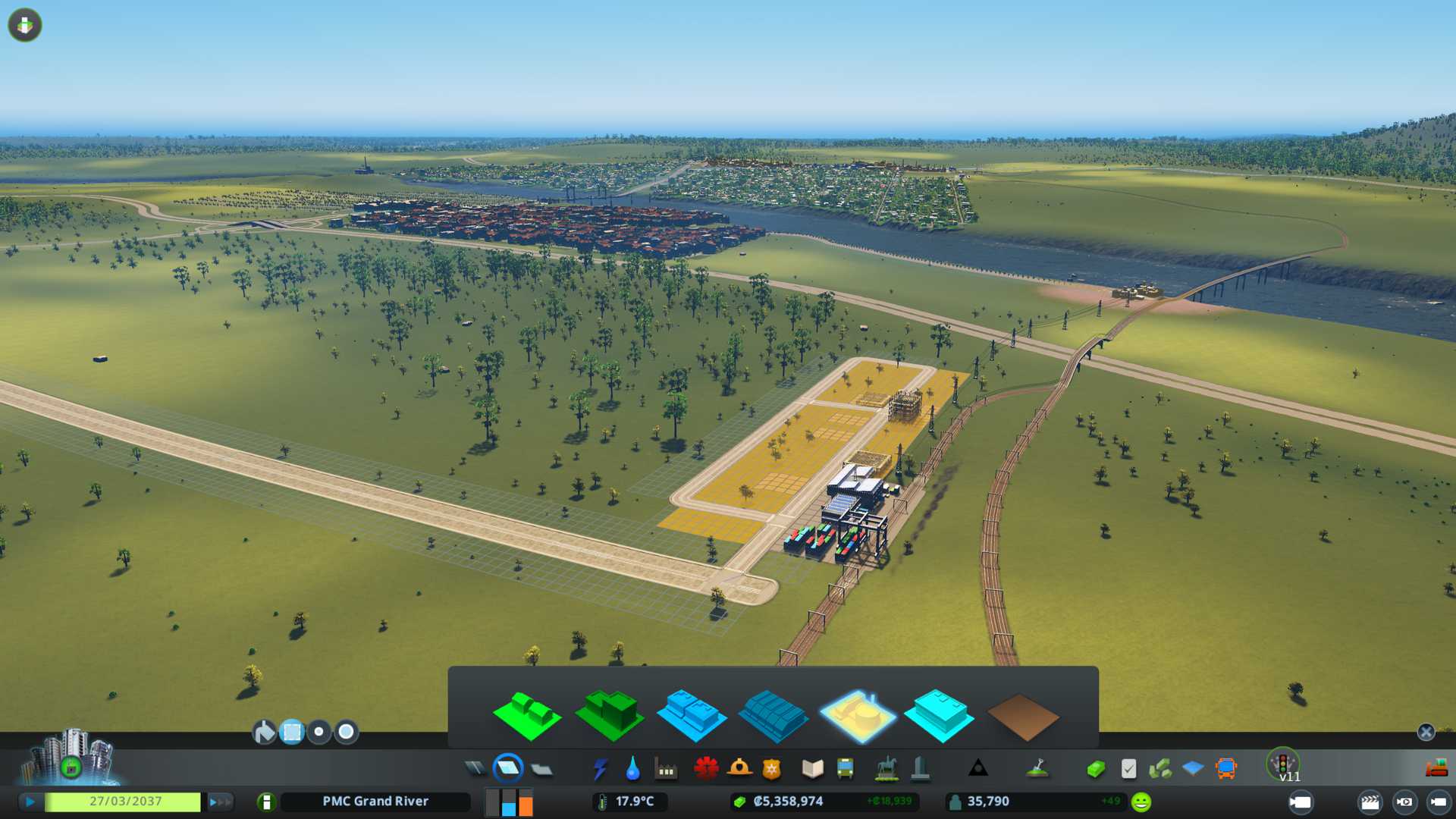Toggle the play/pause simulation button
This screenshot has height=819, width=1456.
tap(30, 802)
